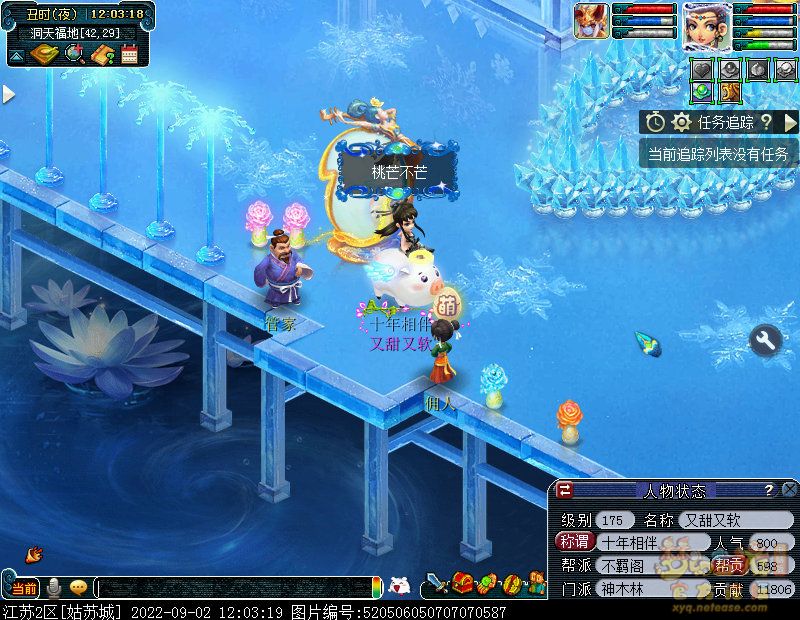
Task: Click the 帮贡 guild contribution button
Action: 729,565
